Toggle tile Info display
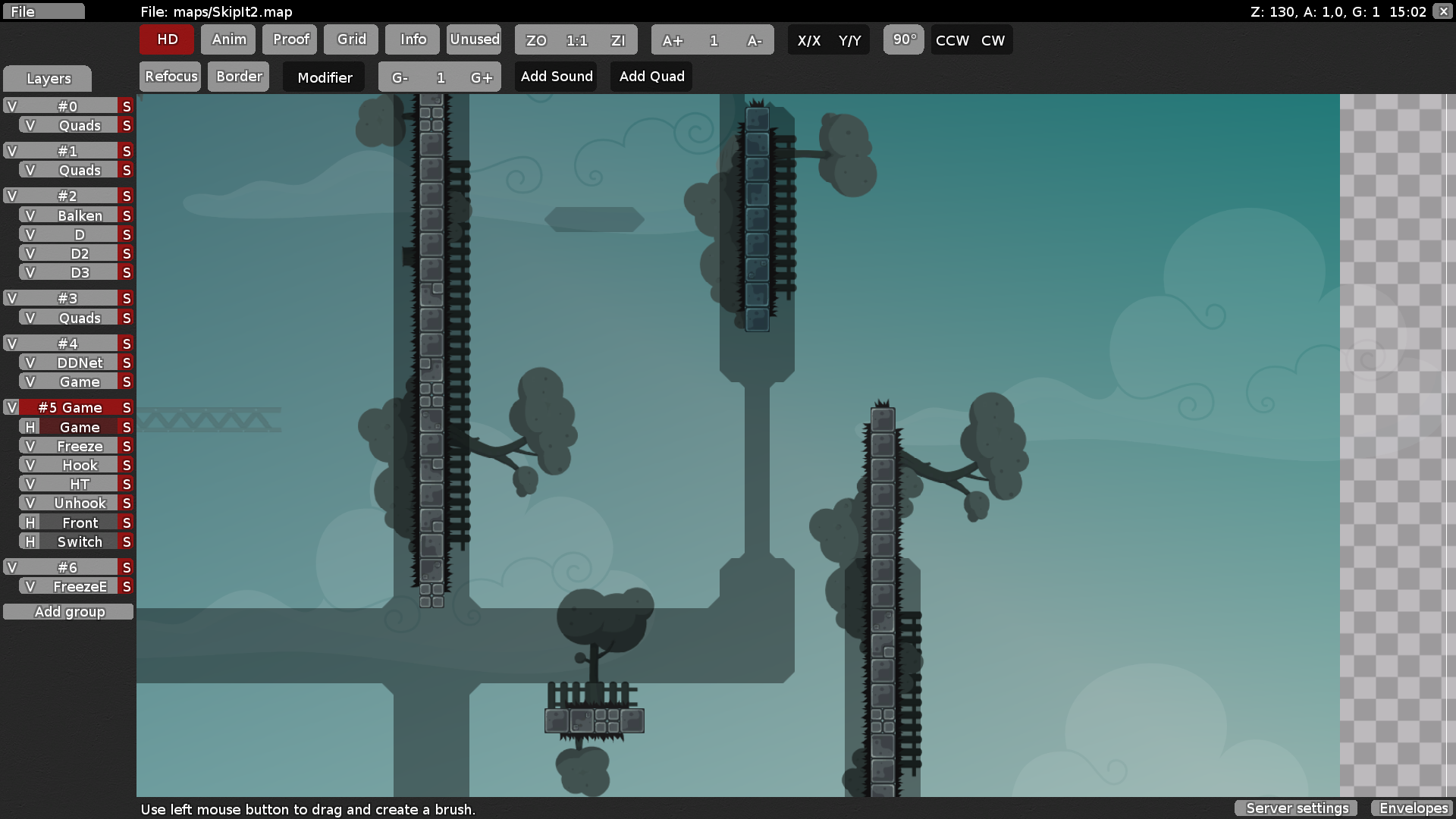Screen dimensions: 1456x819 413,39
